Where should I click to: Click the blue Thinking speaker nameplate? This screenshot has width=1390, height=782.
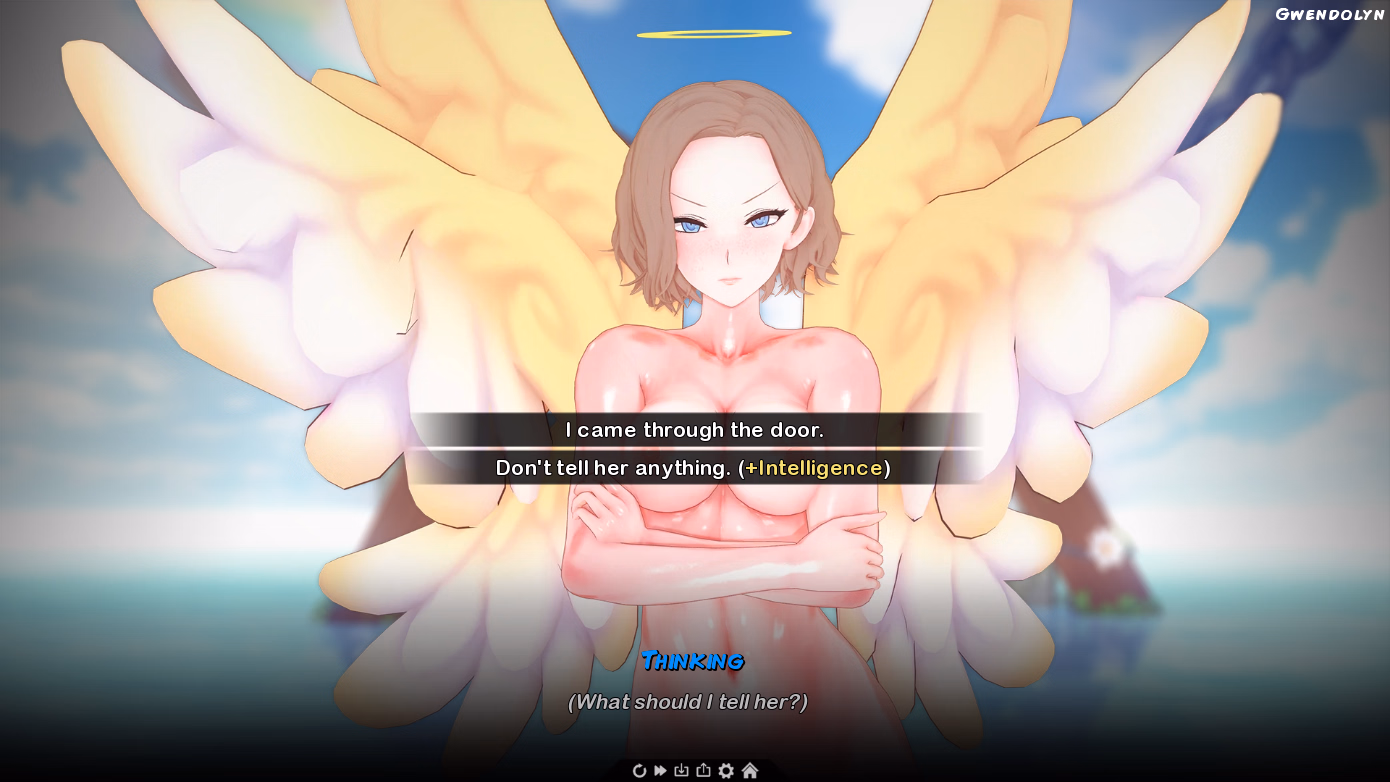(694, 662)
